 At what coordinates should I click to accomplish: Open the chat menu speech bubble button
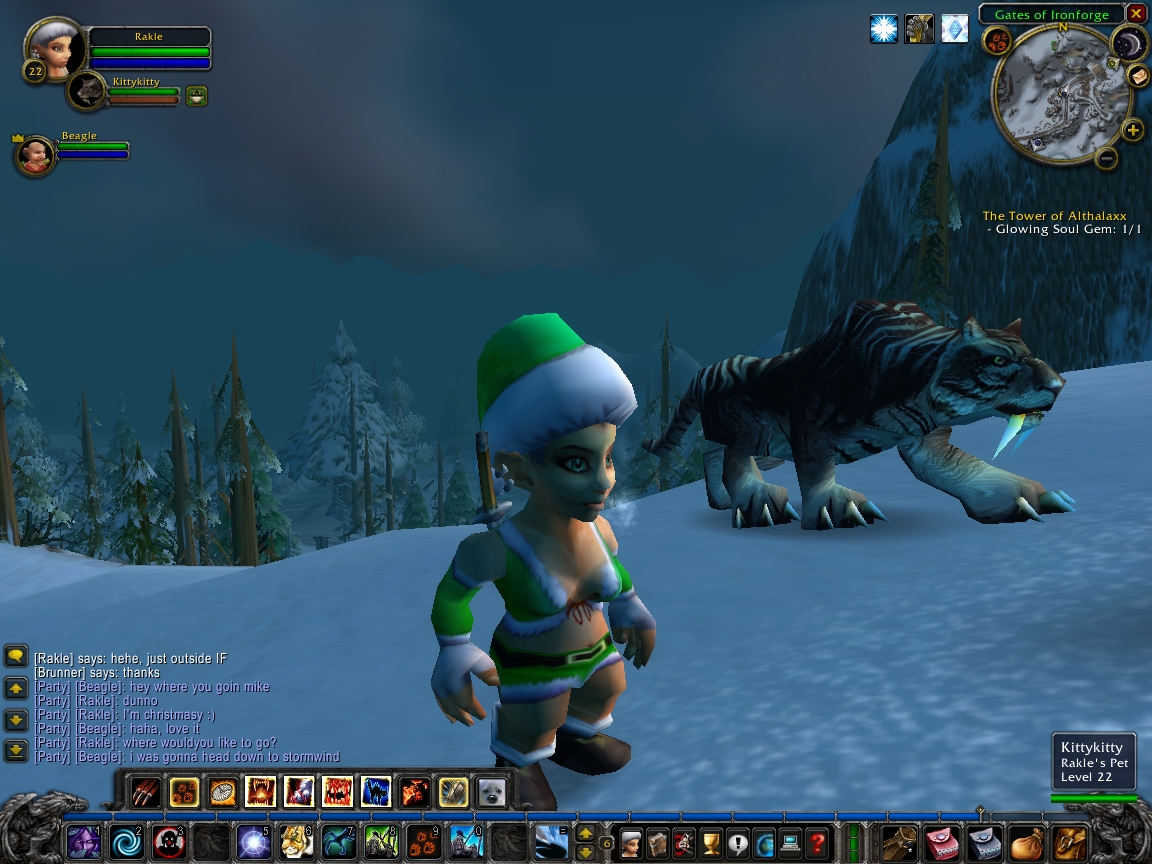pos(16,657)
